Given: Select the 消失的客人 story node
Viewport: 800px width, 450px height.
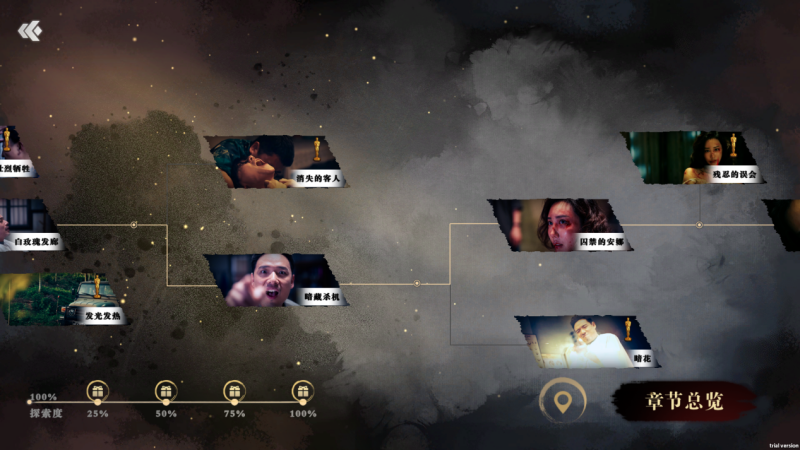Looking at the screenshot, I should (x=277, y=161).
